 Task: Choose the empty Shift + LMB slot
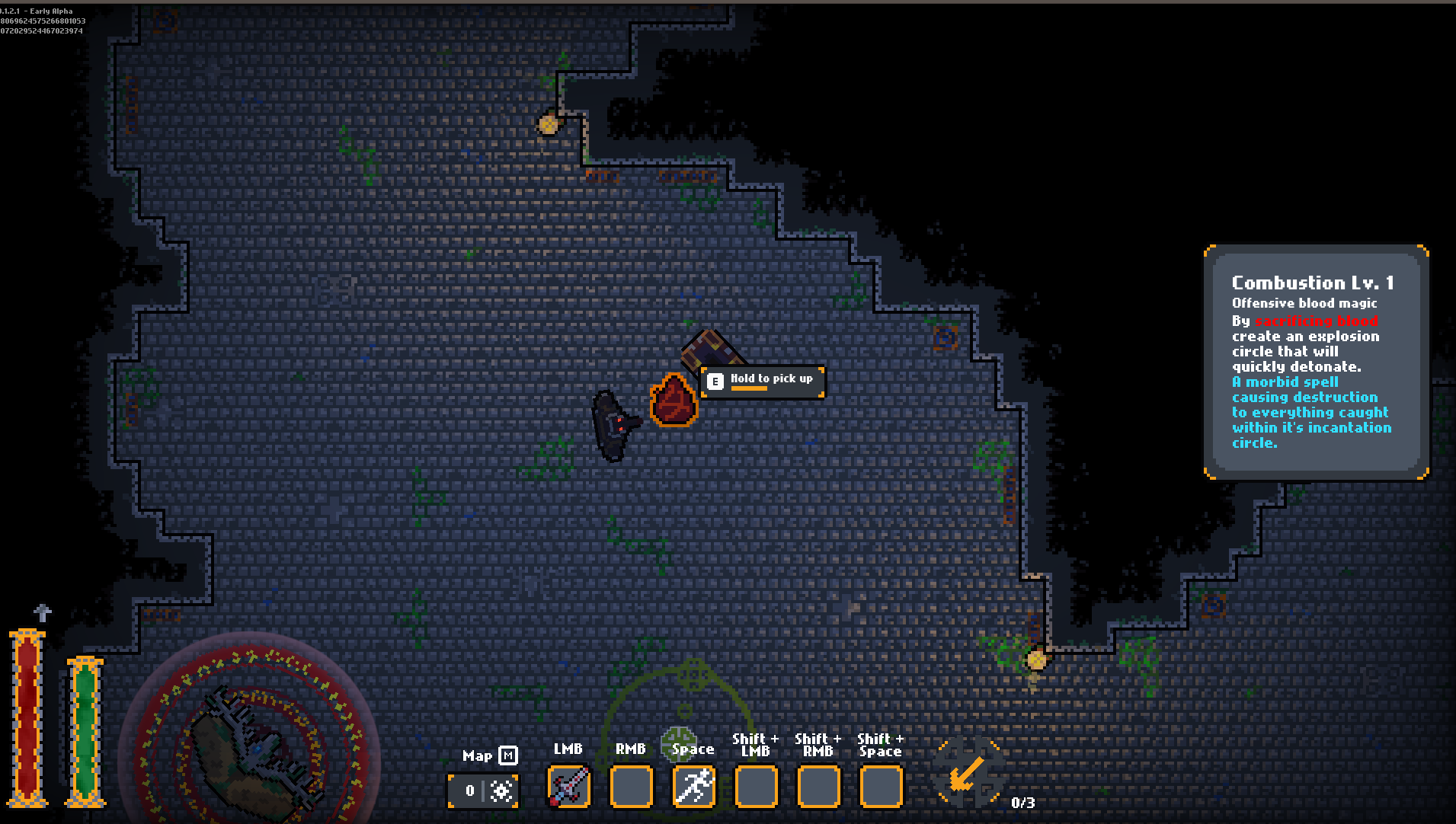pyautogui.click(x=756, y=786)
